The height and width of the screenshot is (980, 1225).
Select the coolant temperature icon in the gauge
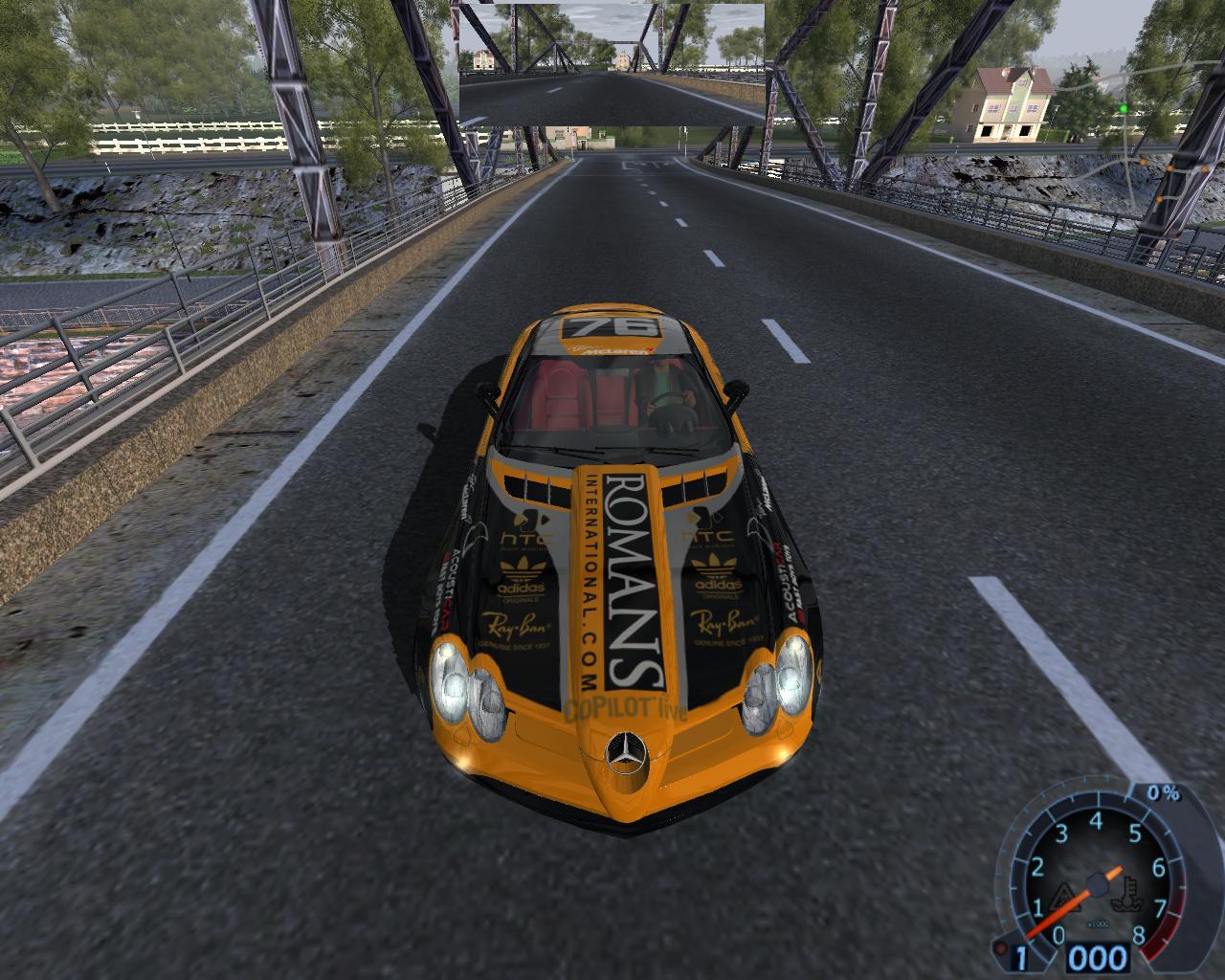coord(1126,892)
